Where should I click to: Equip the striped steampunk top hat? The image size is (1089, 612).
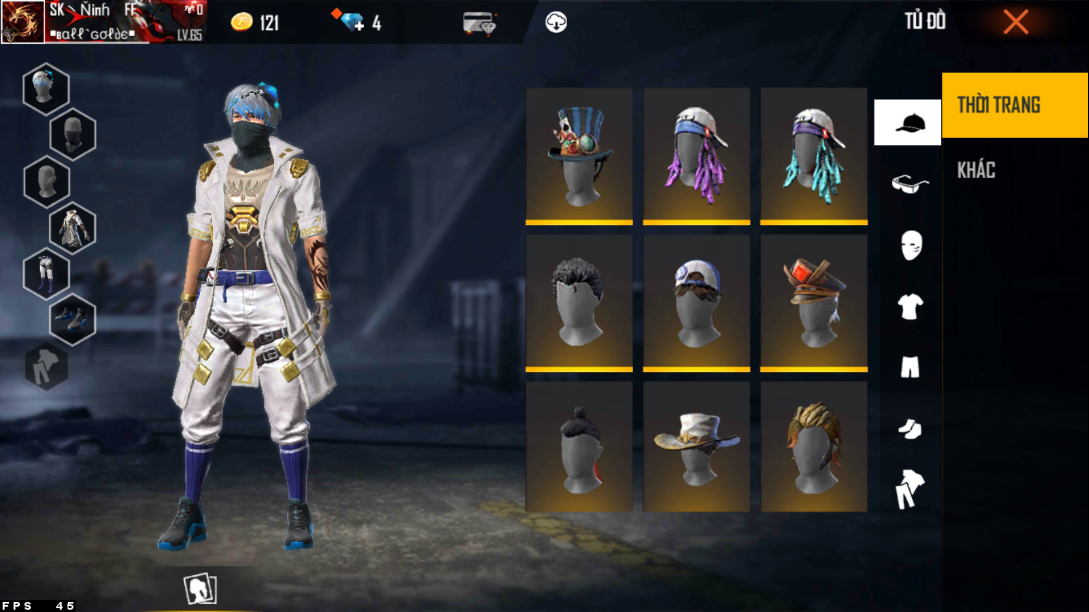click(x=579, y=154)
